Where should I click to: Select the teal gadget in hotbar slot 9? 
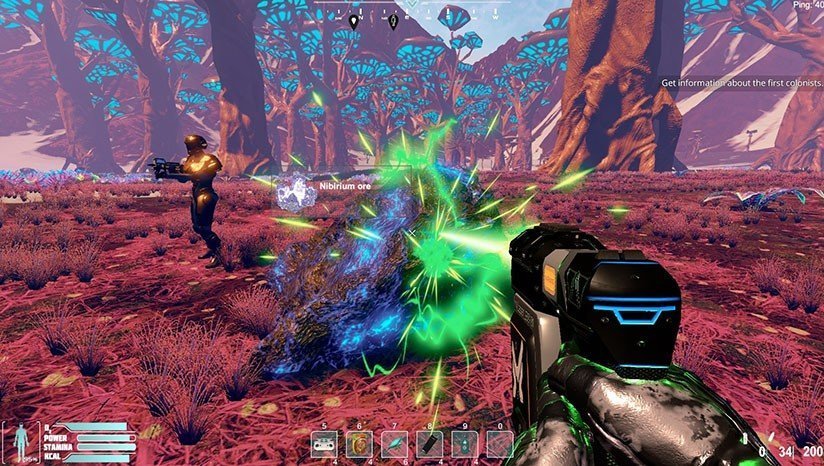pos(465,443)
